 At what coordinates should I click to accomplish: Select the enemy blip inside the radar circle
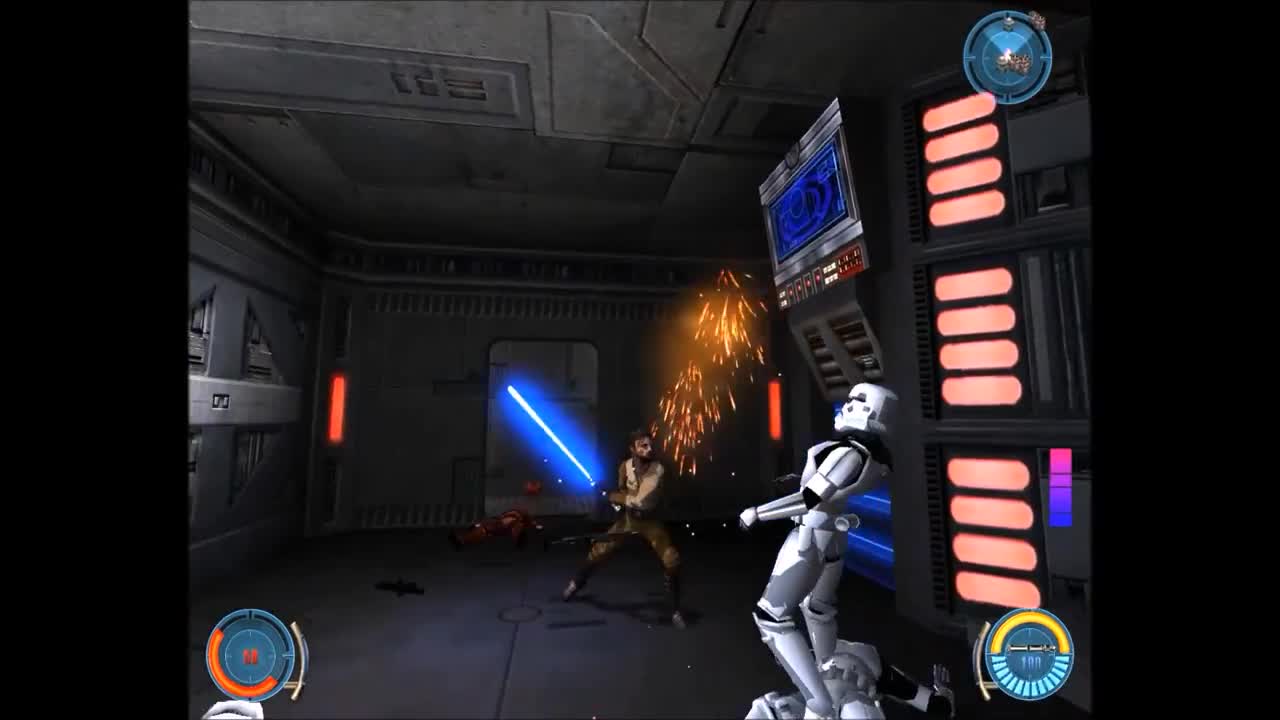(x=1014, y=60)
